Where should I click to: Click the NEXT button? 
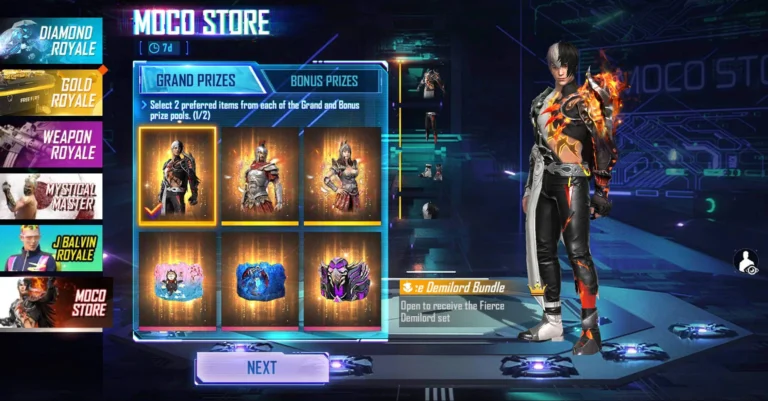pos(261,368)
